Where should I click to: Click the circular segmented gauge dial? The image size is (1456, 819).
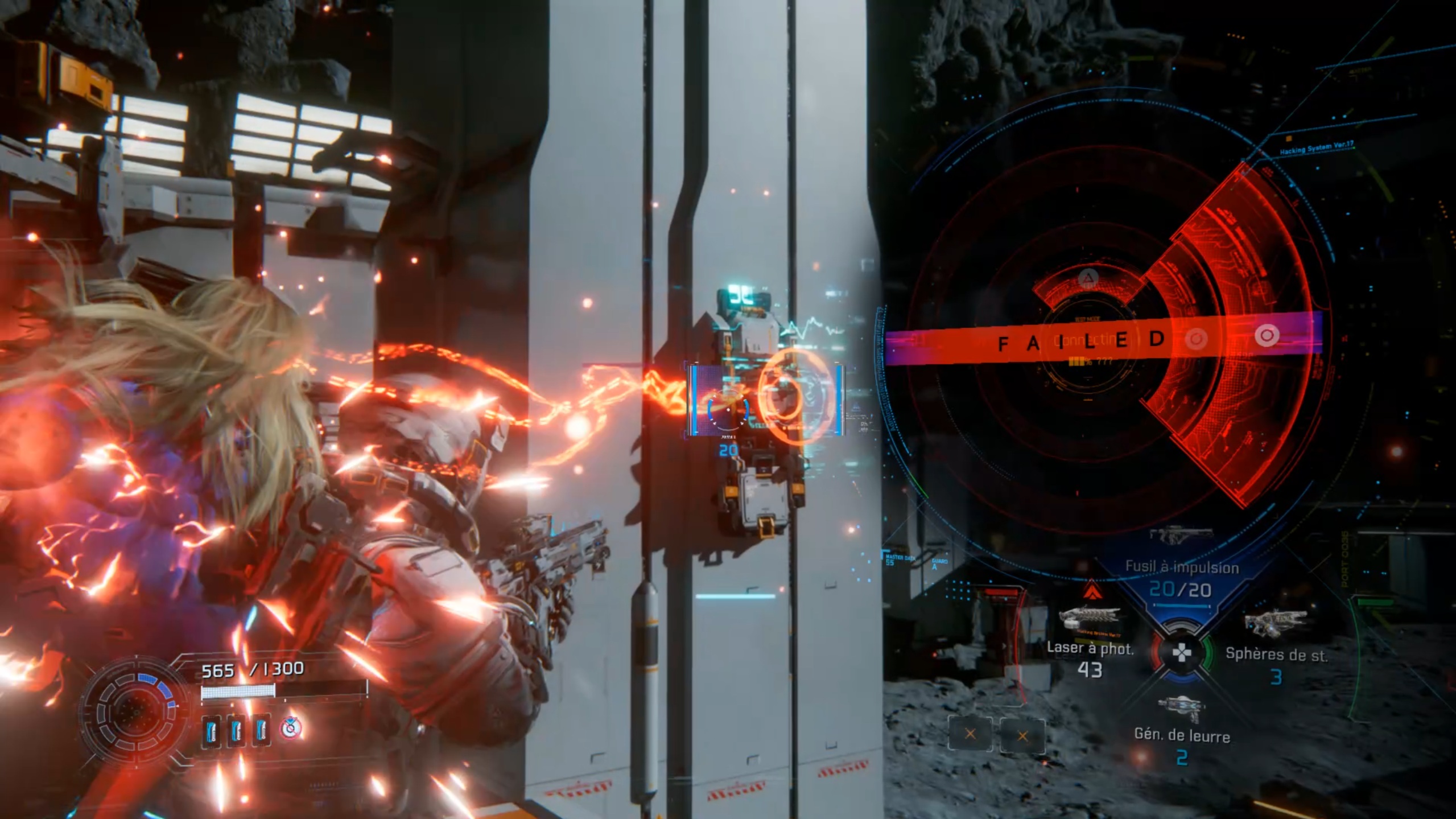tap(135, 711)
